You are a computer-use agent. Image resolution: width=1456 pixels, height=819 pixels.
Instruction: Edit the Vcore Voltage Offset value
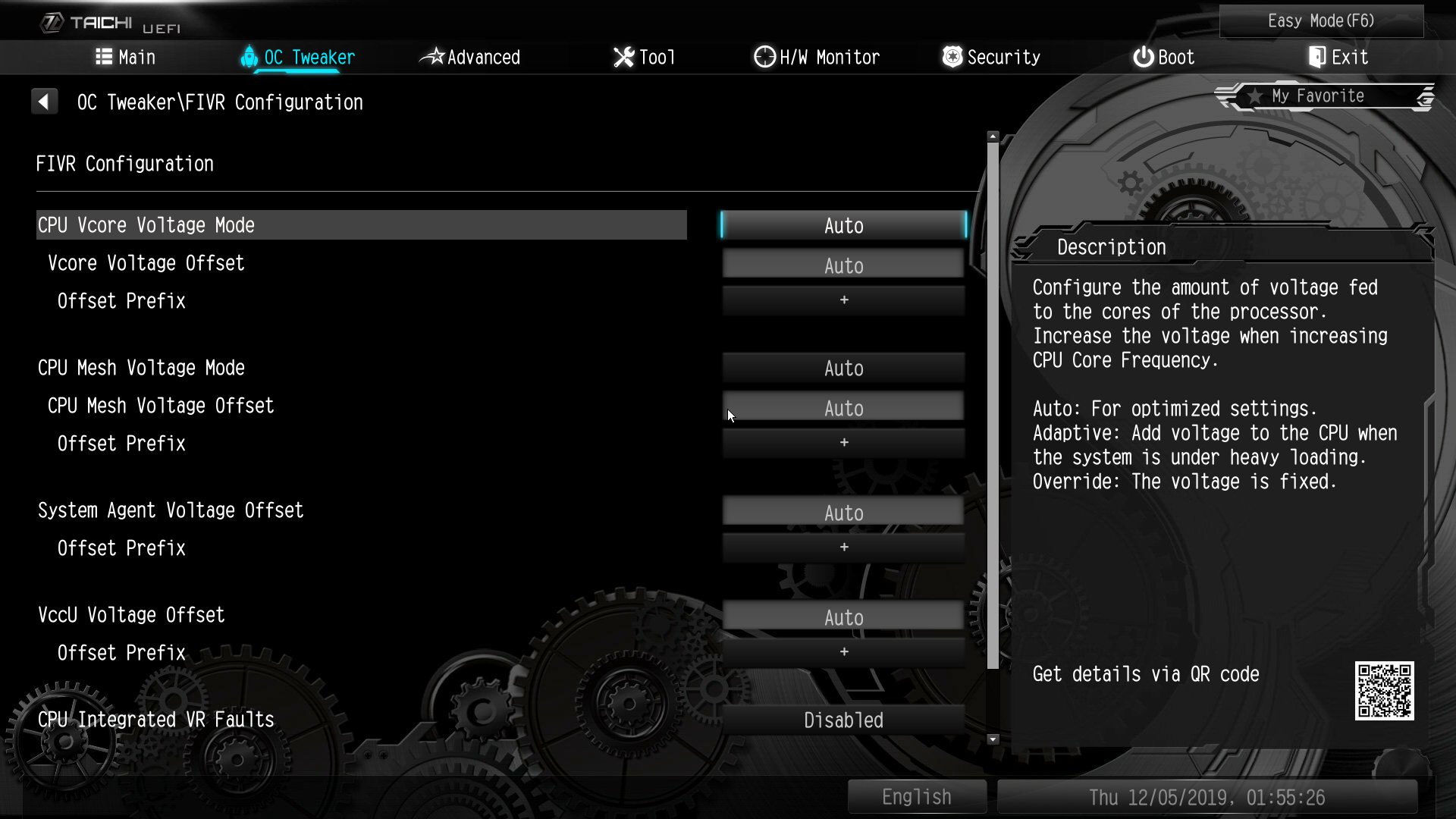tap(843, 265)
